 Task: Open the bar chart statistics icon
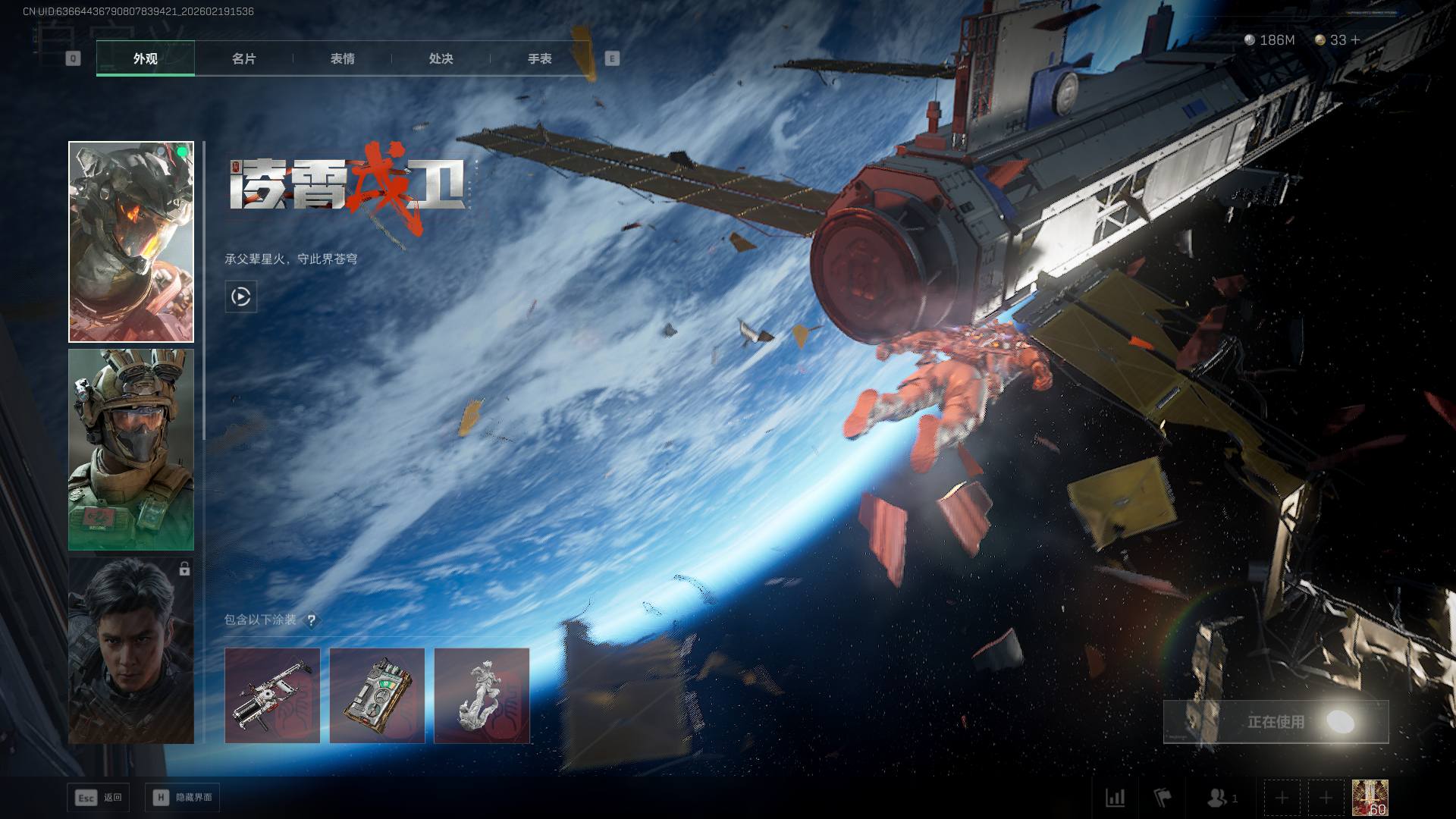coord(1116,798)
